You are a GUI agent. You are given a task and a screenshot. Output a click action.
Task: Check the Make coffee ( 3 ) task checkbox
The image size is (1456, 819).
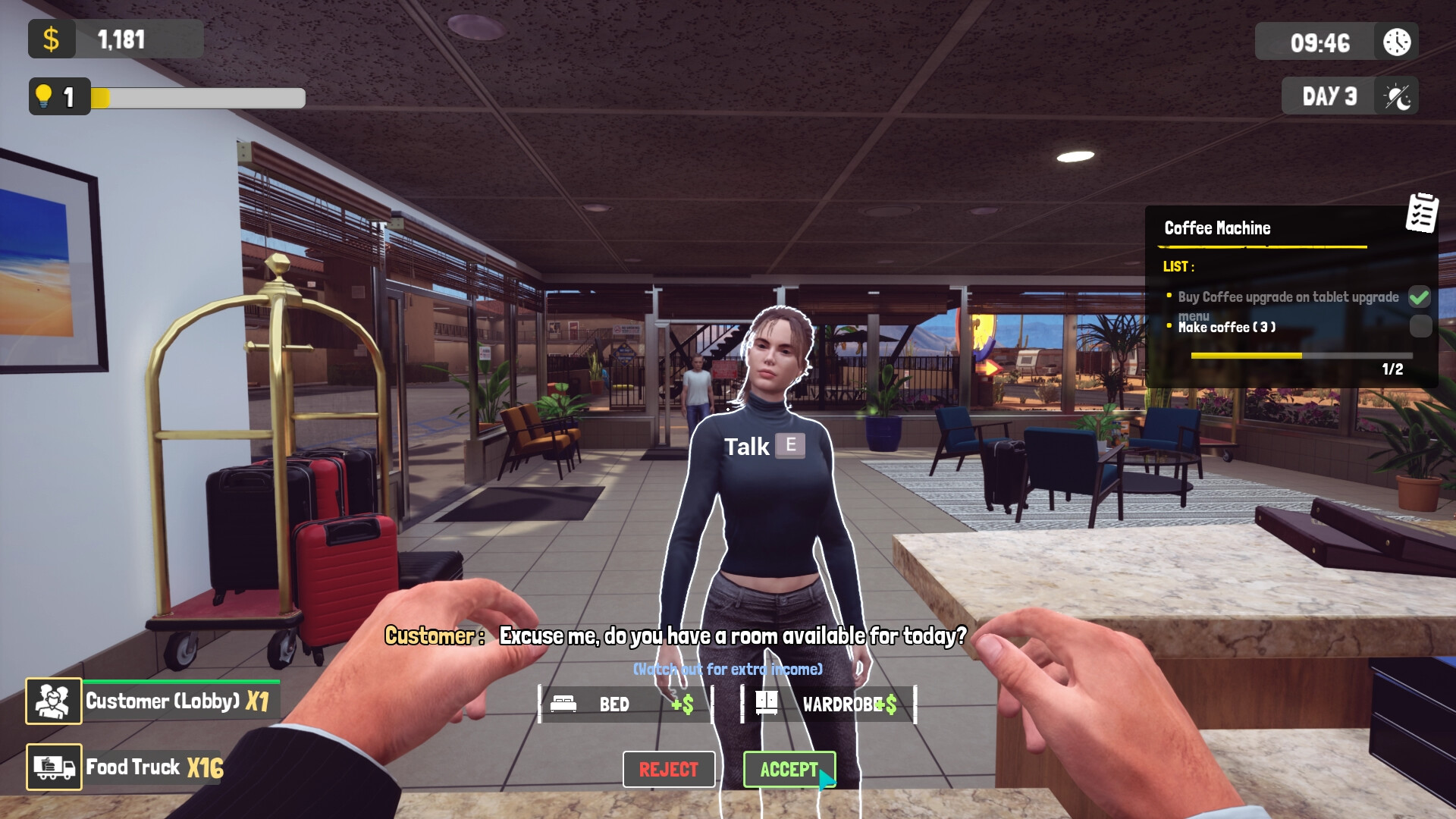pos(1421,327)
